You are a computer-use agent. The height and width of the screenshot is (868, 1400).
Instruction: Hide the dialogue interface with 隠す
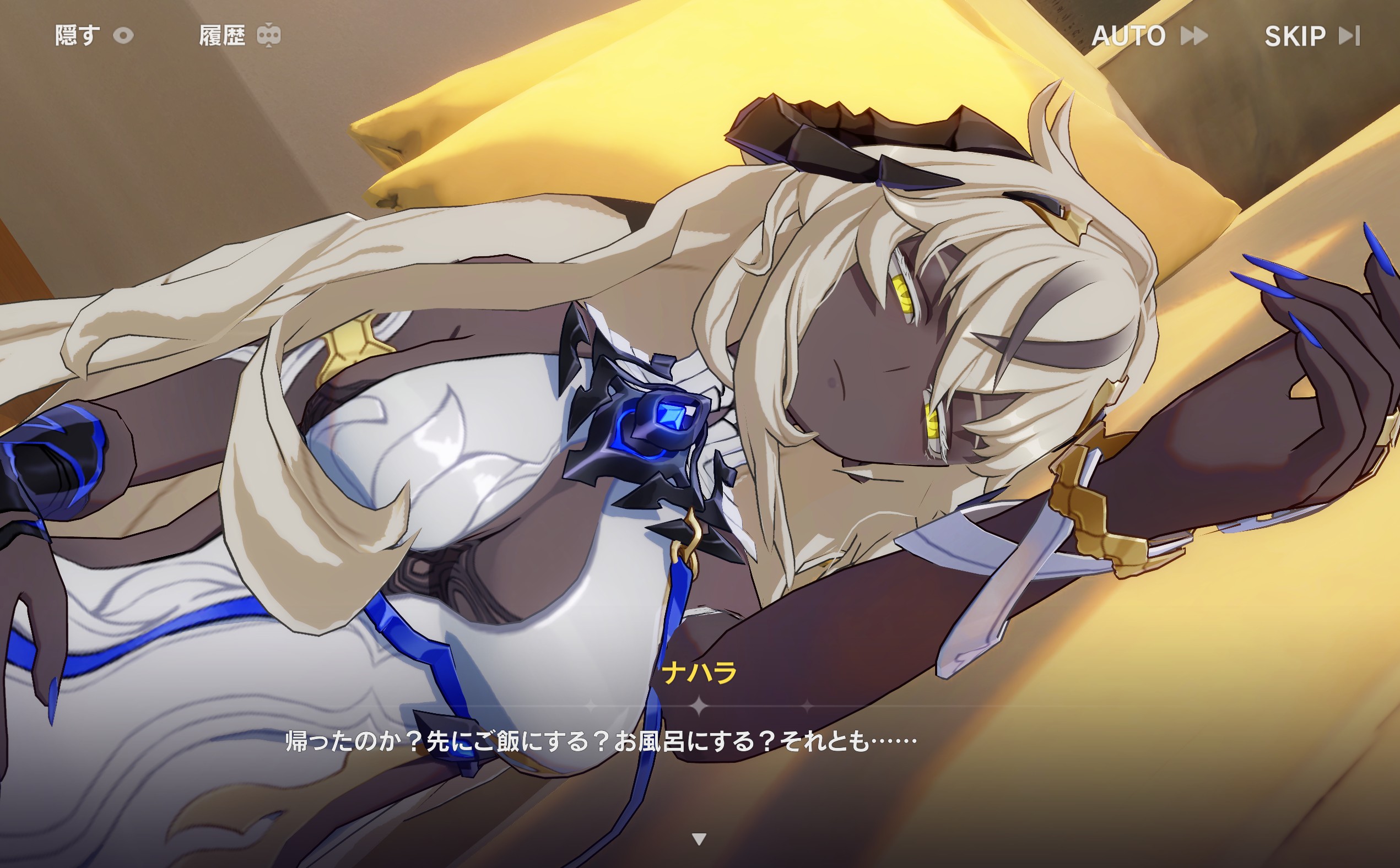pos(94,36)
